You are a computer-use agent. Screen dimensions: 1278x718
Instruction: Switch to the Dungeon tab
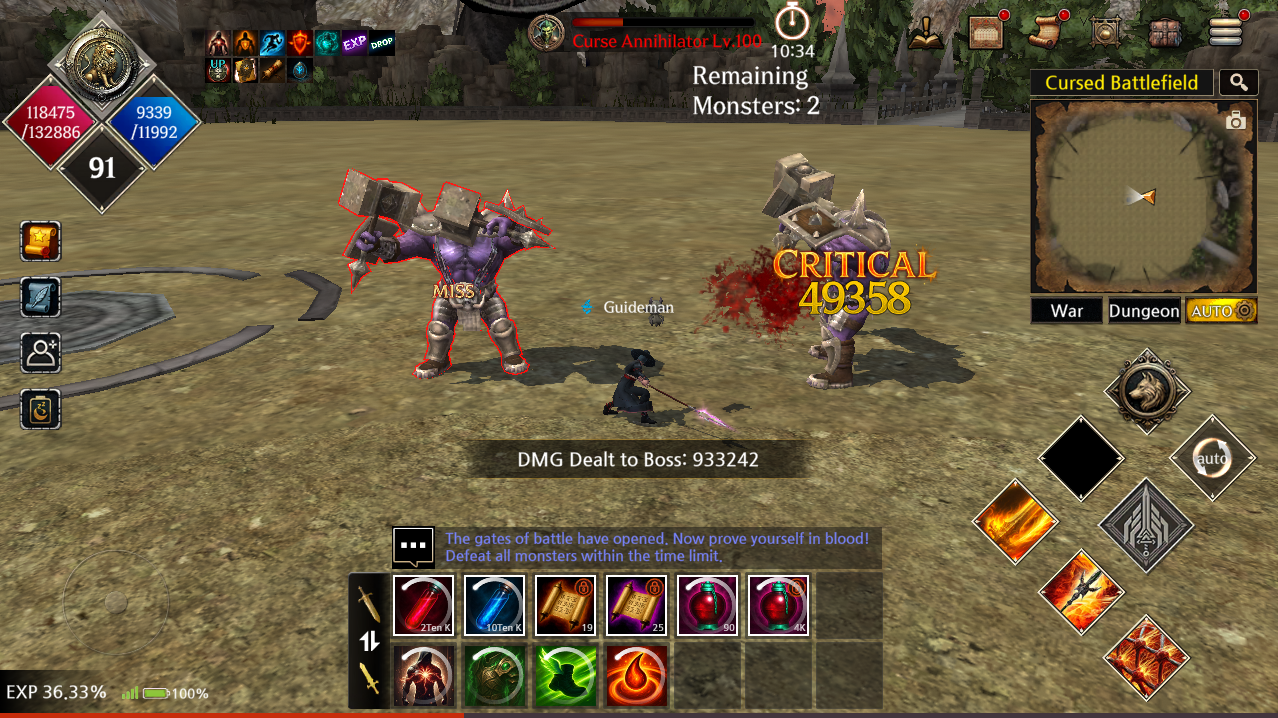[x=1144, y=311]
